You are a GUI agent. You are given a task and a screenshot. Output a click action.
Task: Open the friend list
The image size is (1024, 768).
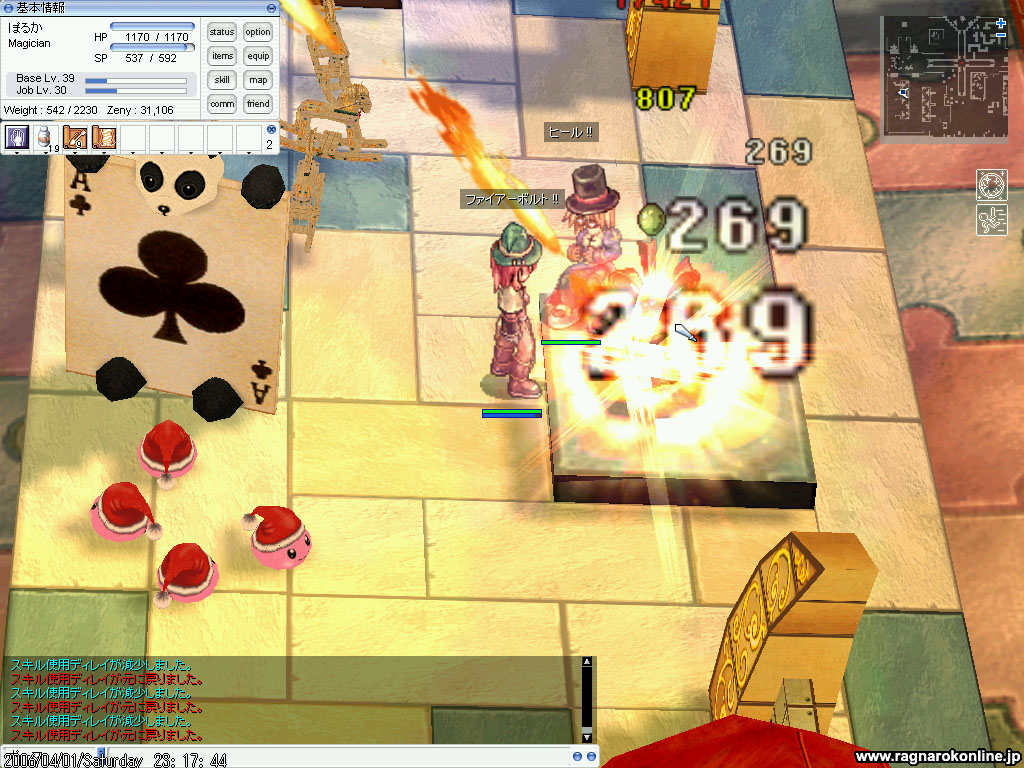pyautogui.click(x=258, y=104)
